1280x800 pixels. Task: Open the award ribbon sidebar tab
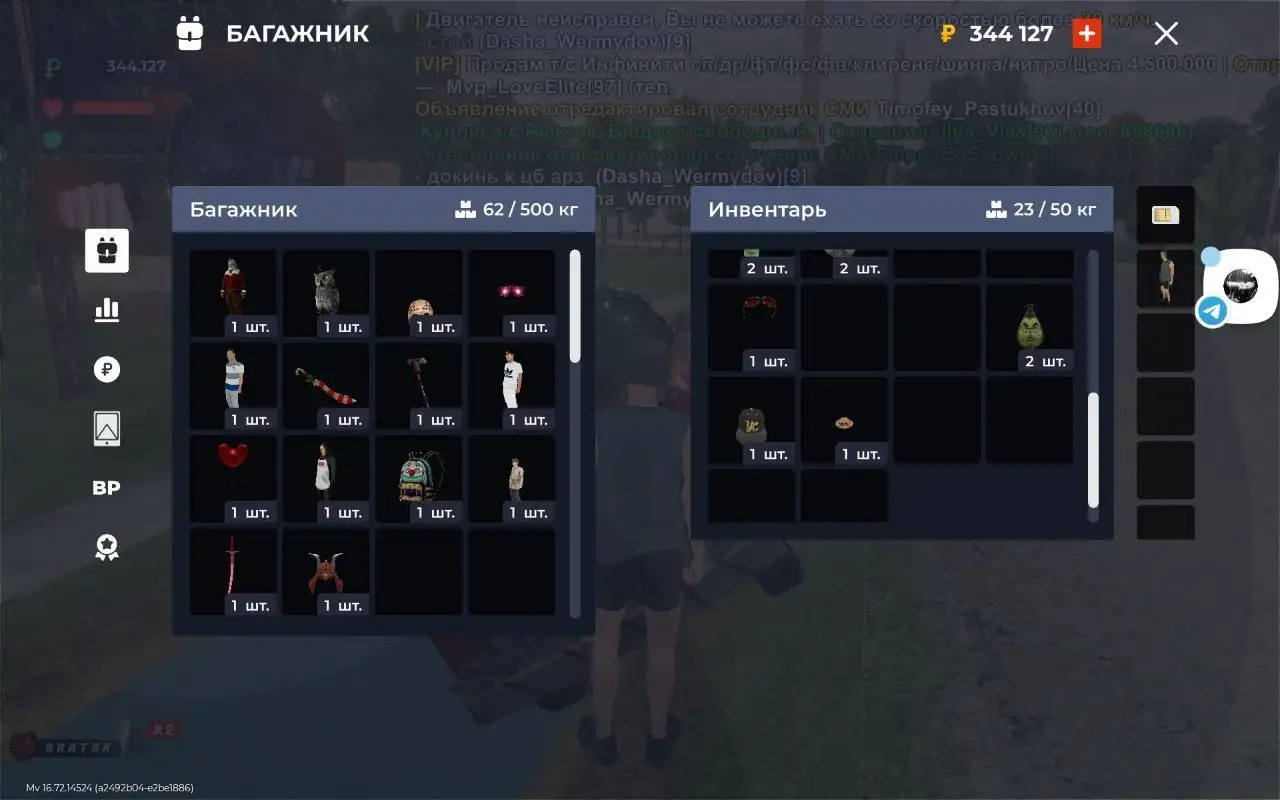107,547
